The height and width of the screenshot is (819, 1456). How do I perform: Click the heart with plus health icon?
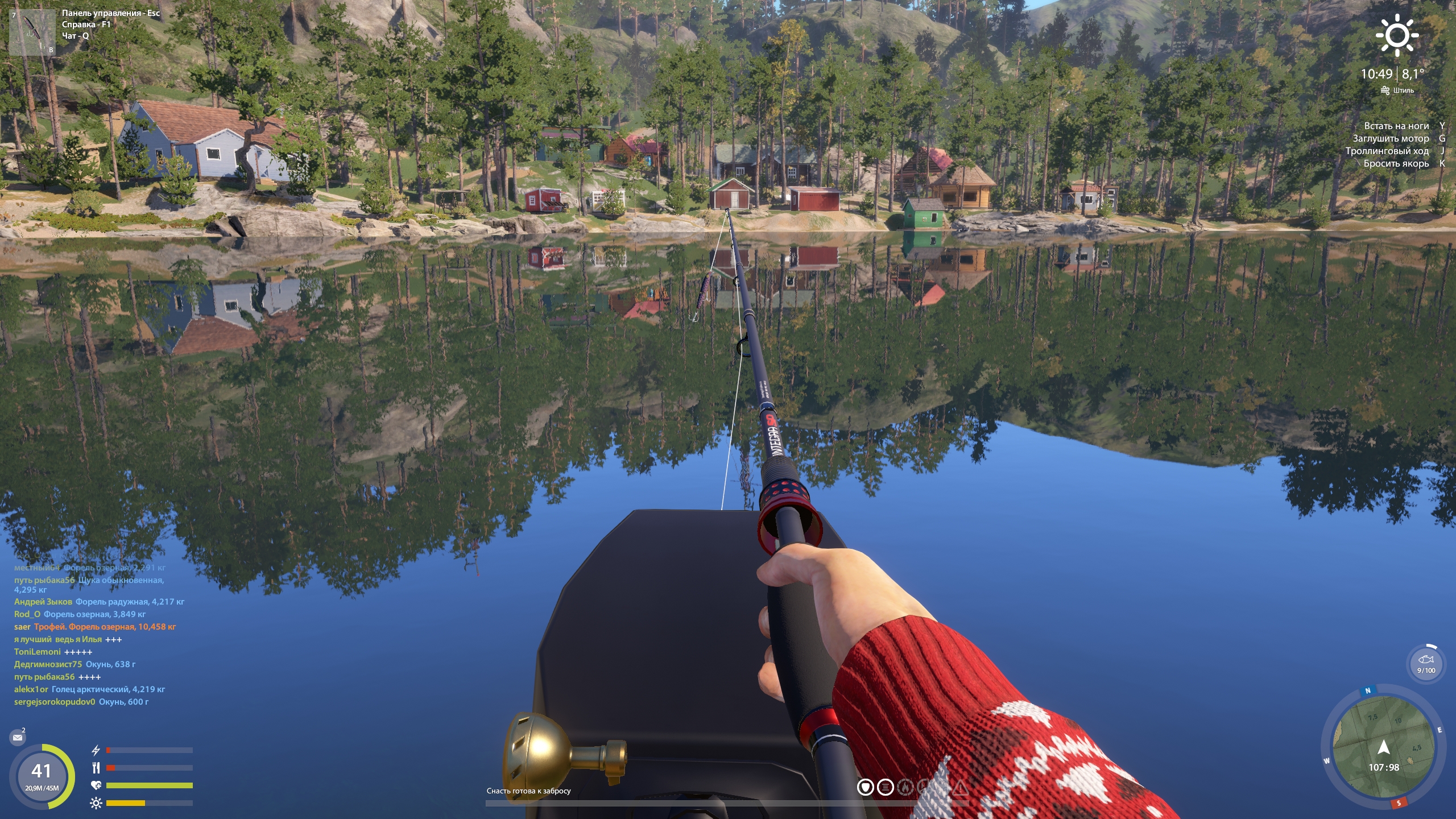96,785
